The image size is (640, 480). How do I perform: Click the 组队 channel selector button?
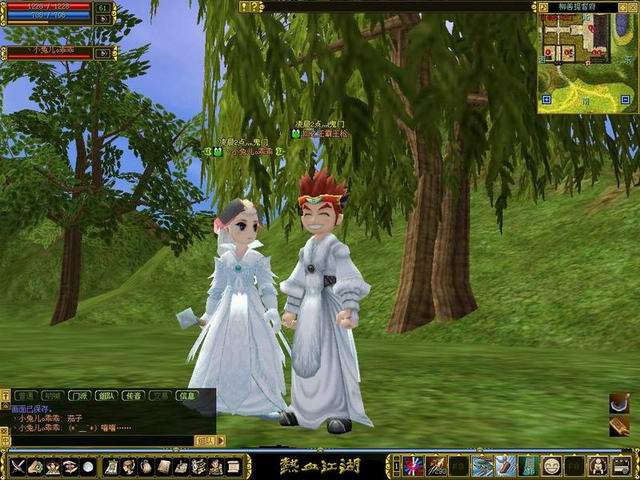pyautogui.click(x=205, y=440)
